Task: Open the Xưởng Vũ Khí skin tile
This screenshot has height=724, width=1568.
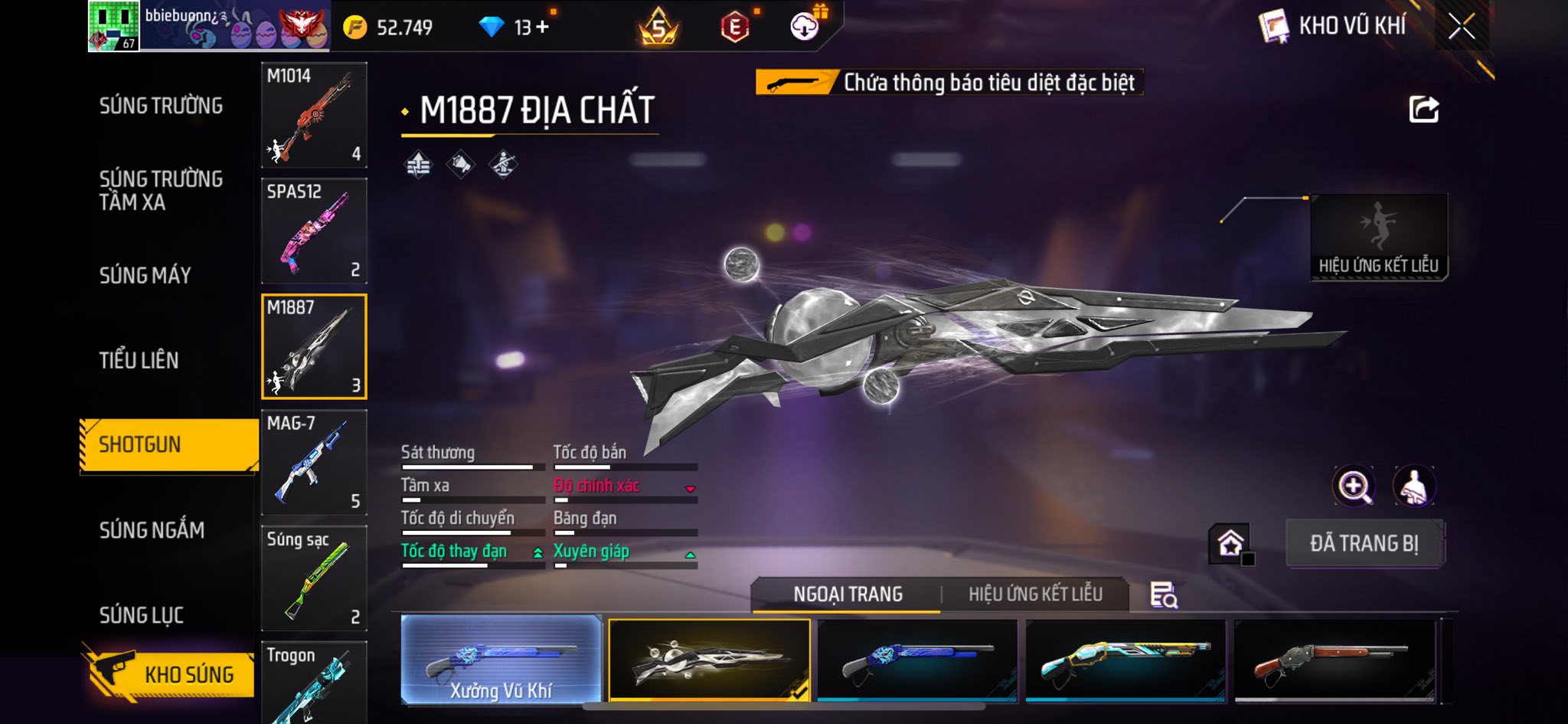Action: coord(501,659)
